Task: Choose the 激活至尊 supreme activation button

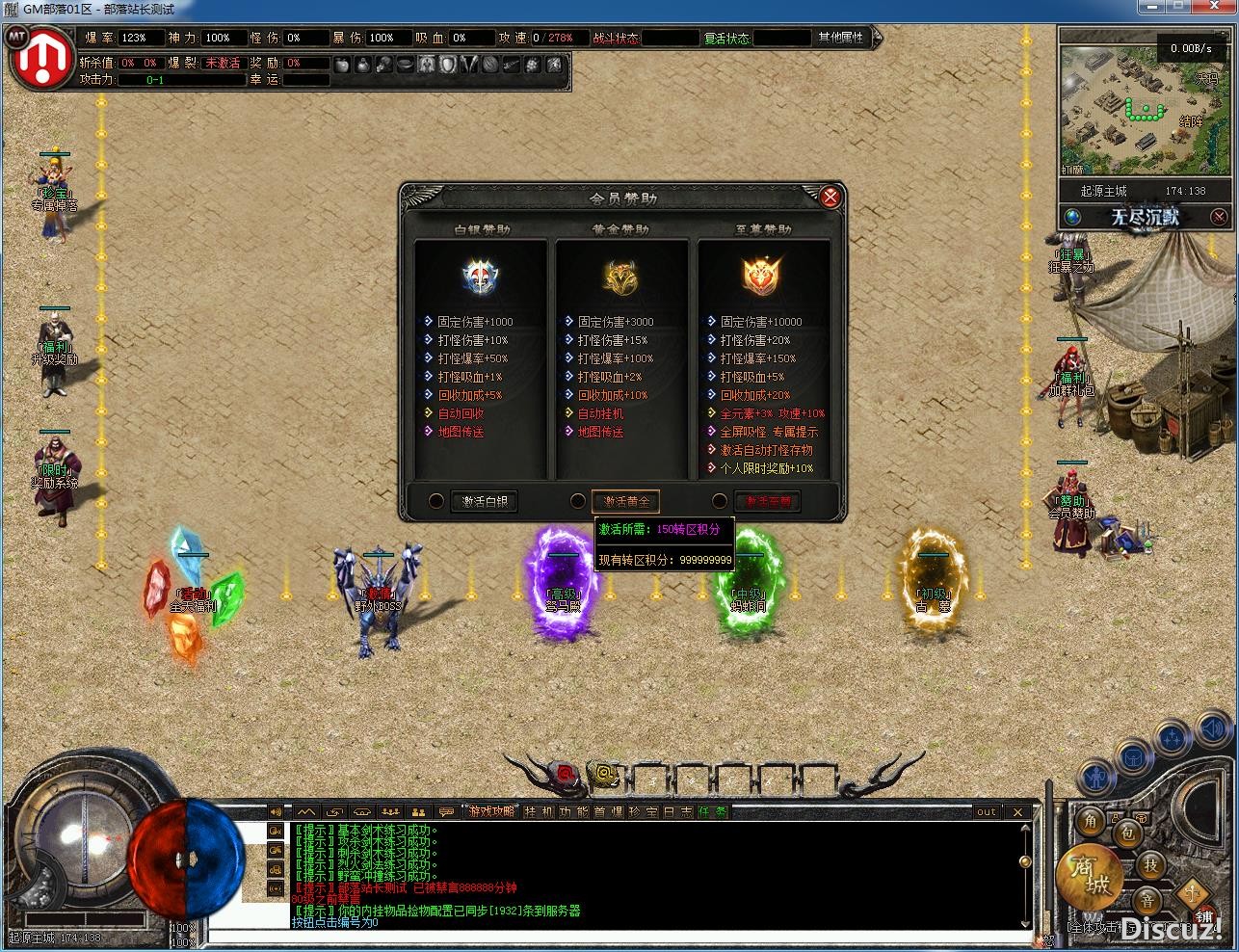Action: click(767, 501)
